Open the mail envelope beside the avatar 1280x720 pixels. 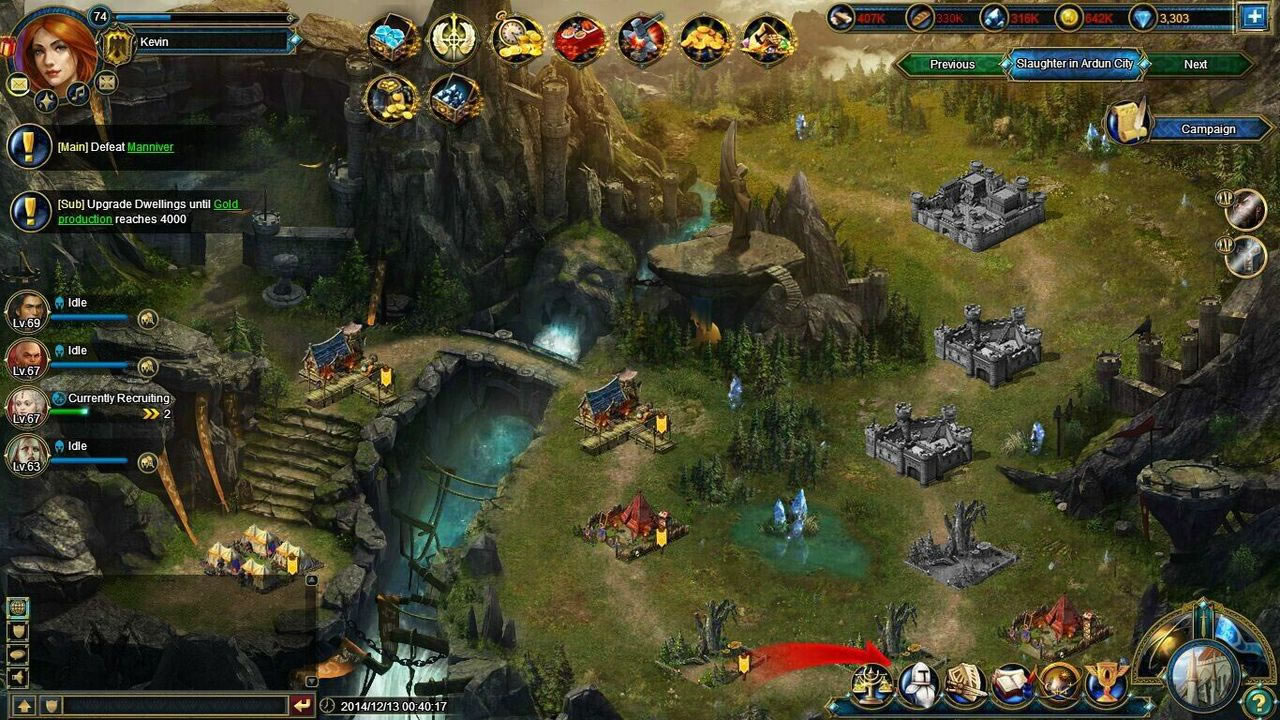[x=18, y=85]
